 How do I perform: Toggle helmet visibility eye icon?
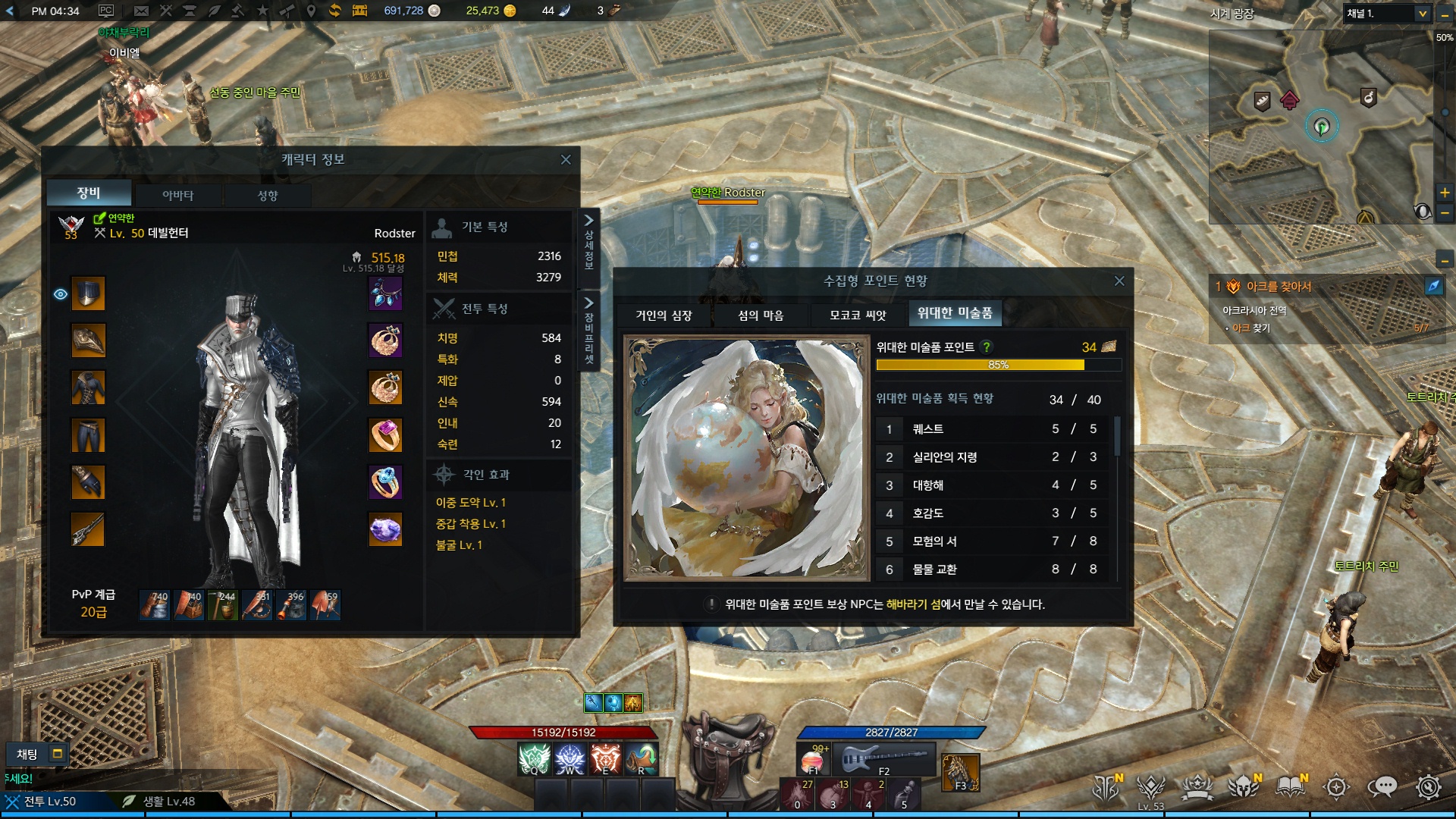61,294
